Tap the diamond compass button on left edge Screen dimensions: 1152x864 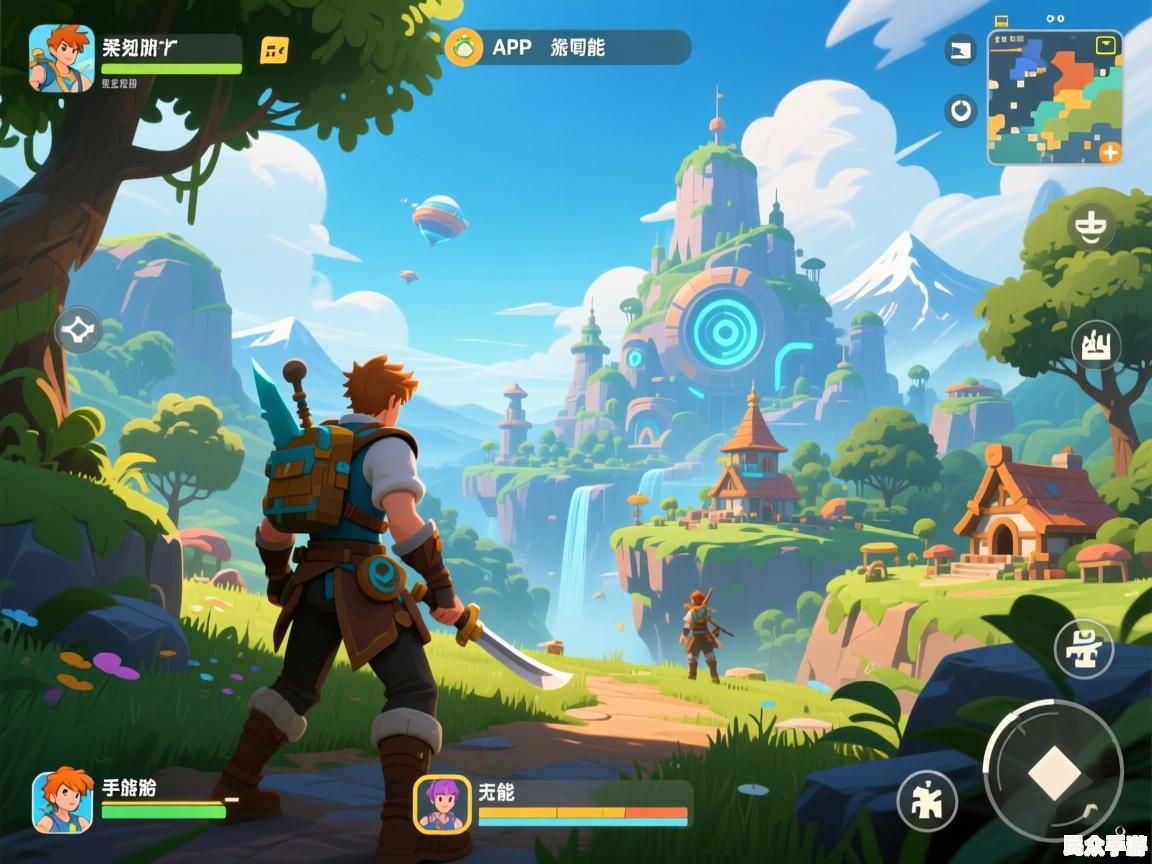(78, 330)
